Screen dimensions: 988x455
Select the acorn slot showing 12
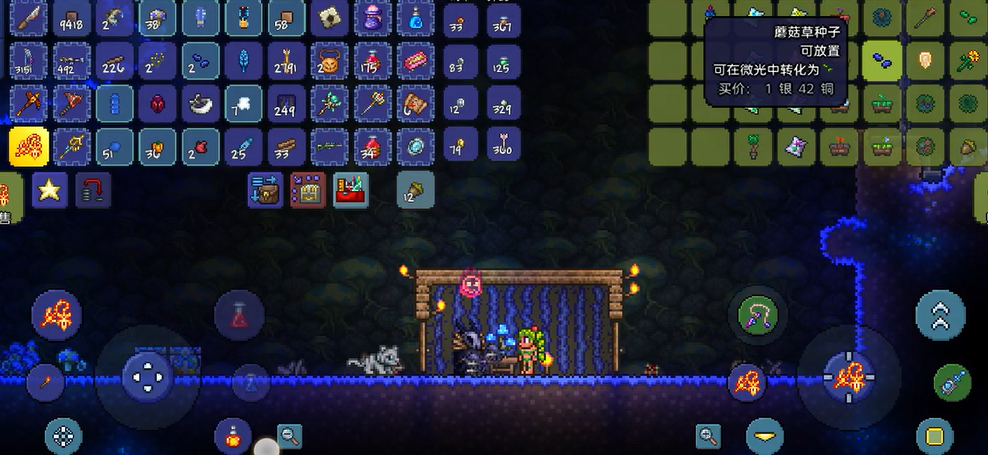click(414, 188)
